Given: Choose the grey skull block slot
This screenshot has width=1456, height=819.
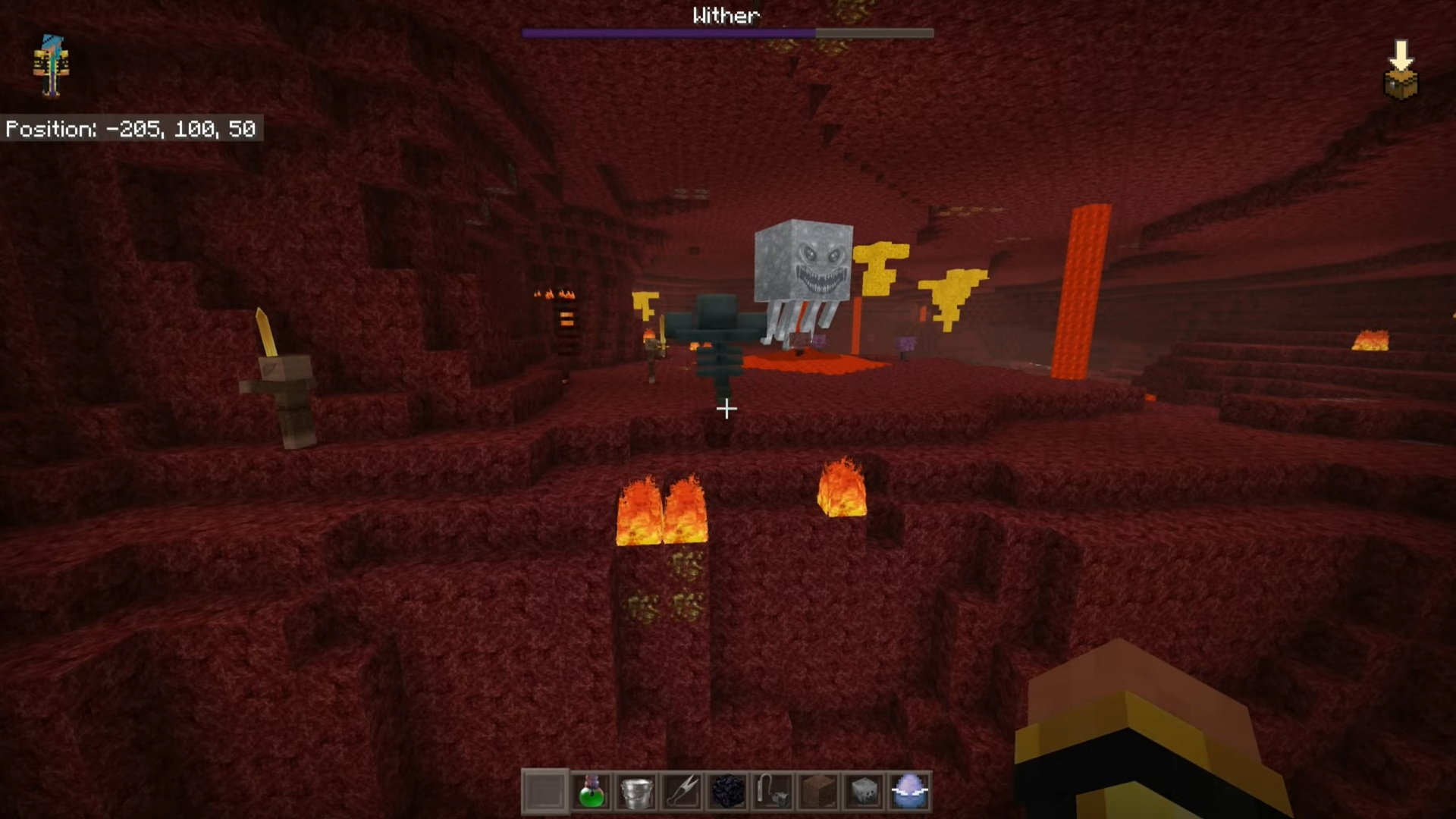Looking at the screenshot, I should [x=864, y=791].
